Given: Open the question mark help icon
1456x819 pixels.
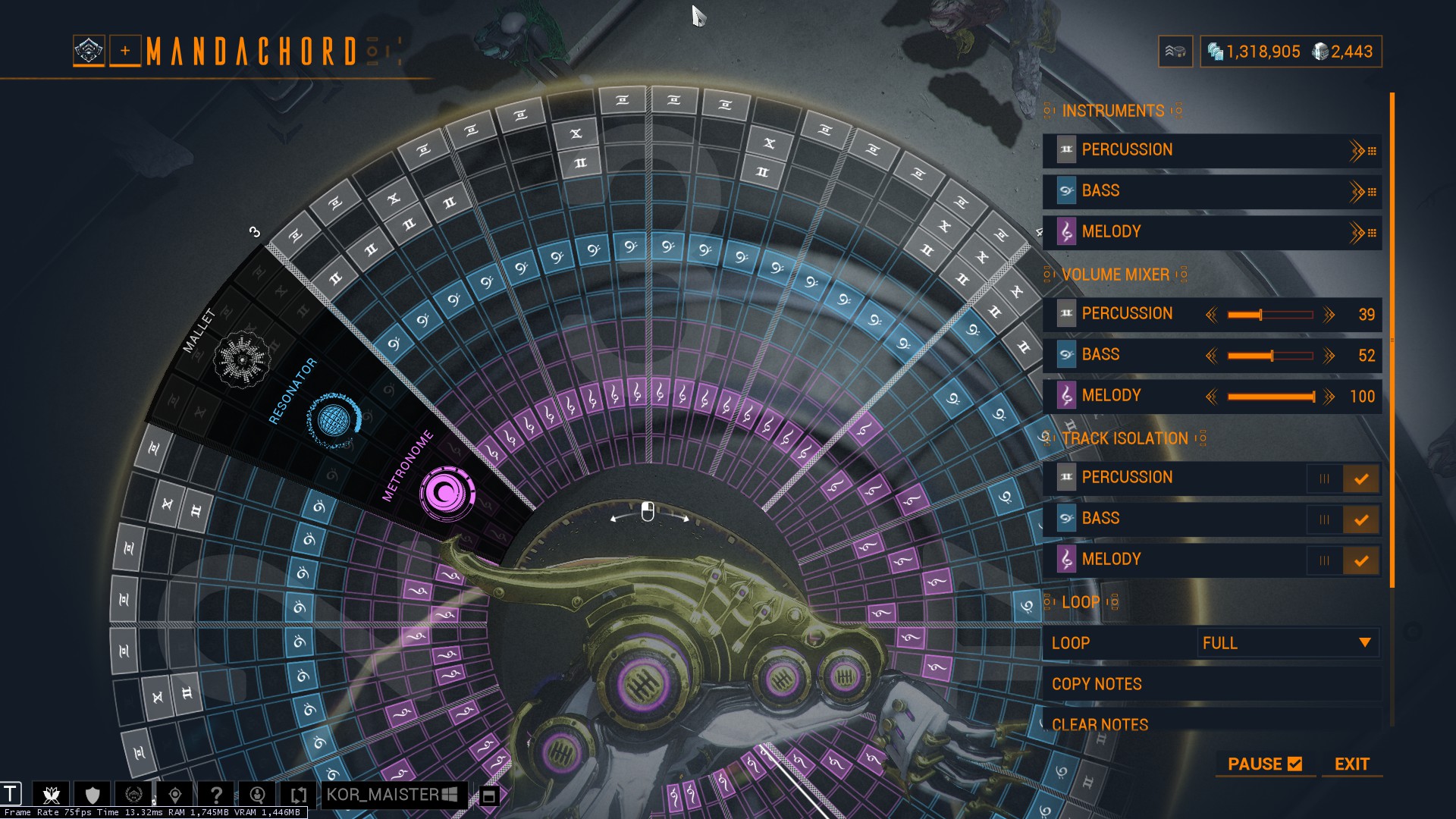Looking at the screenshot, I should (x=216, y=795).
